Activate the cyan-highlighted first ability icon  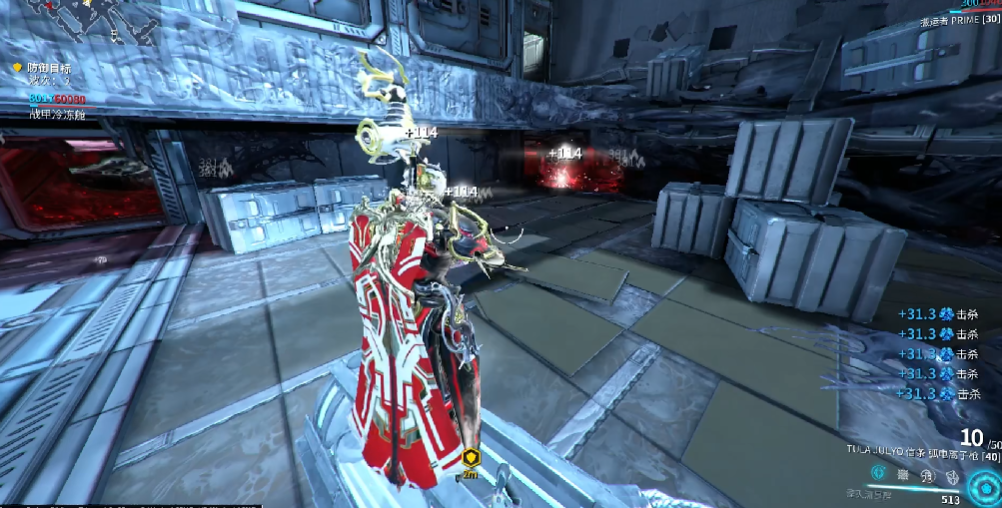pyautogui.click(x=877, y=473)
